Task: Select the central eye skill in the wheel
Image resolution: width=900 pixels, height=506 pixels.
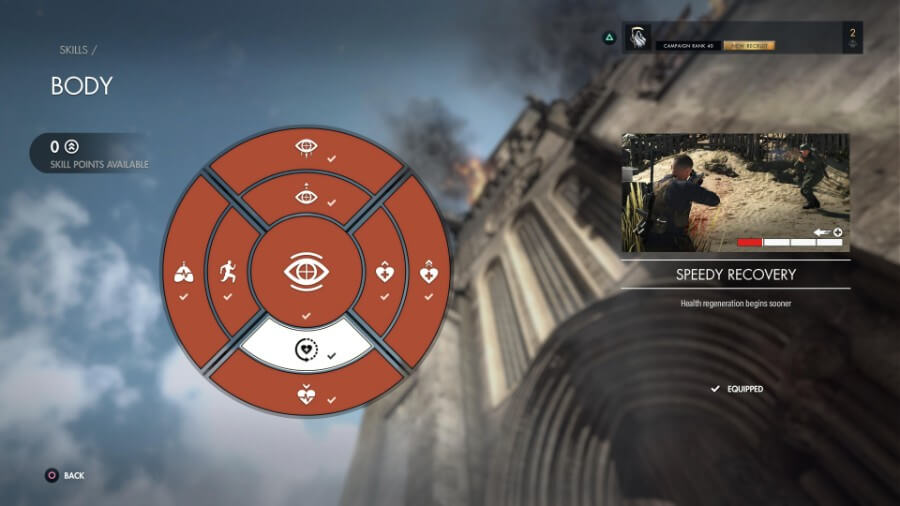Action: coord(305,271)
